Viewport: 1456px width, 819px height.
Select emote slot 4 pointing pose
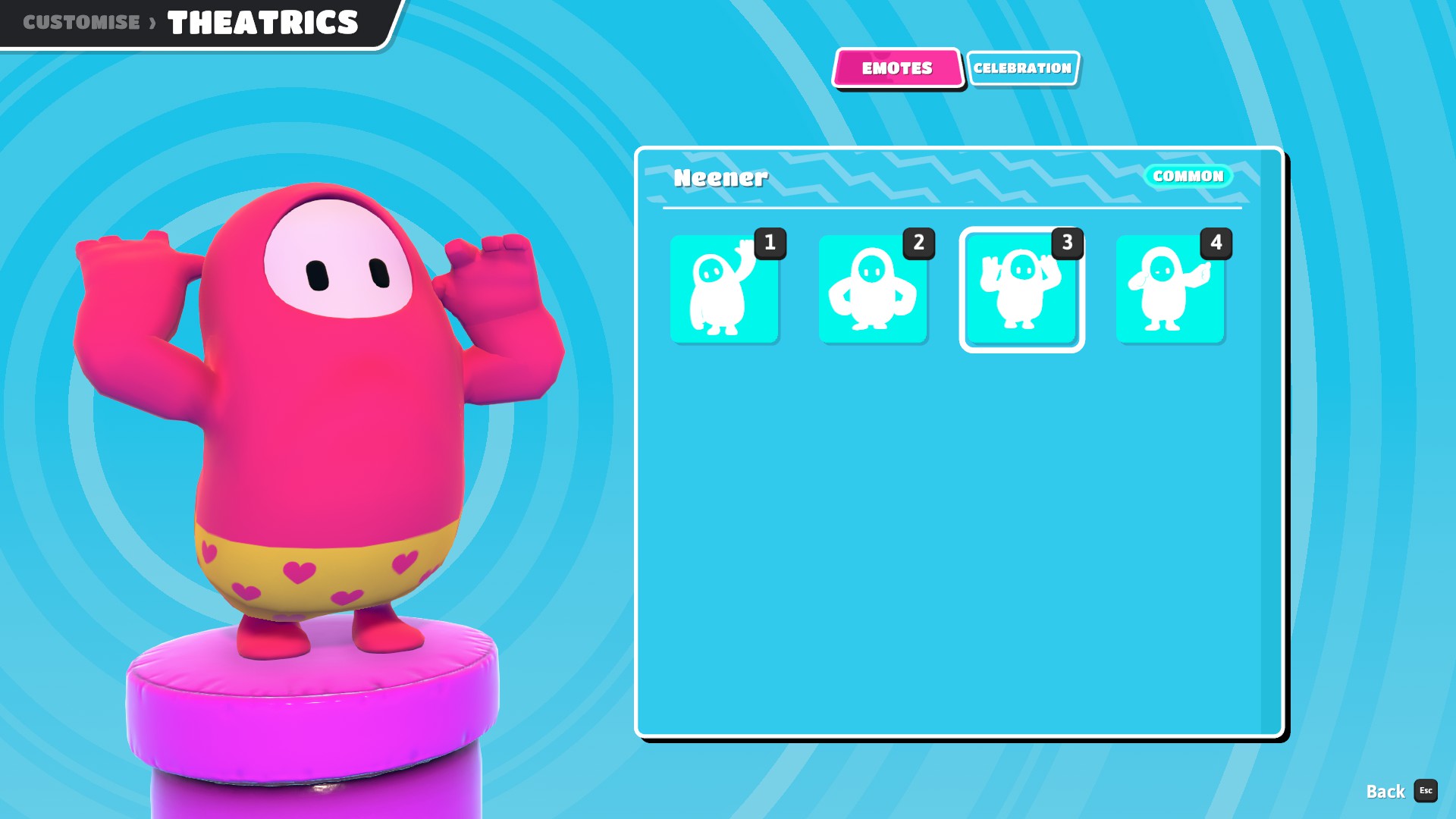coord(1170,290)
